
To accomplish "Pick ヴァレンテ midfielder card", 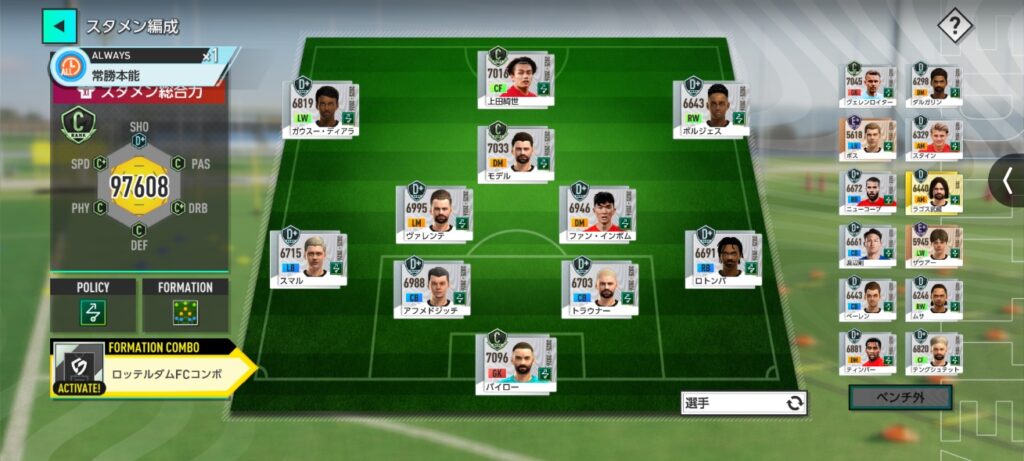I will (433, 212).
